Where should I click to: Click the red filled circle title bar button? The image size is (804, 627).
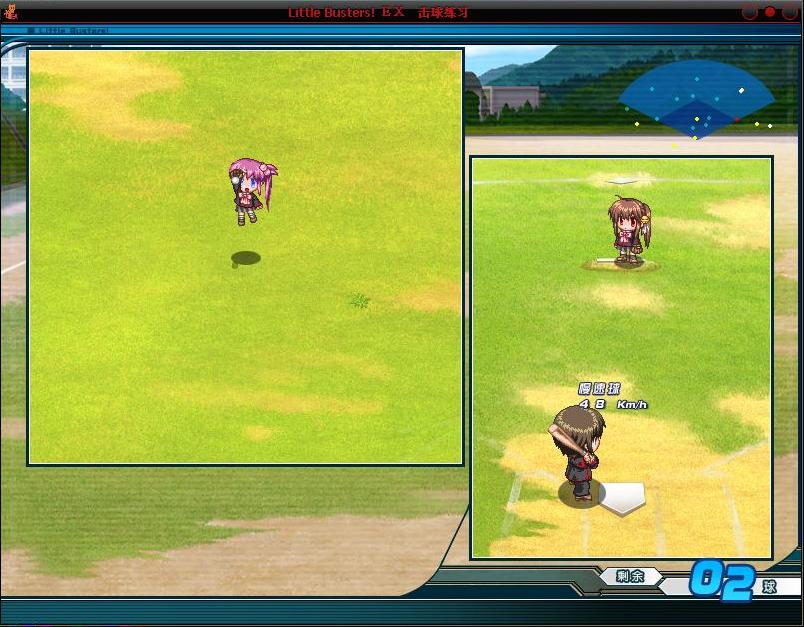(770, 12)
